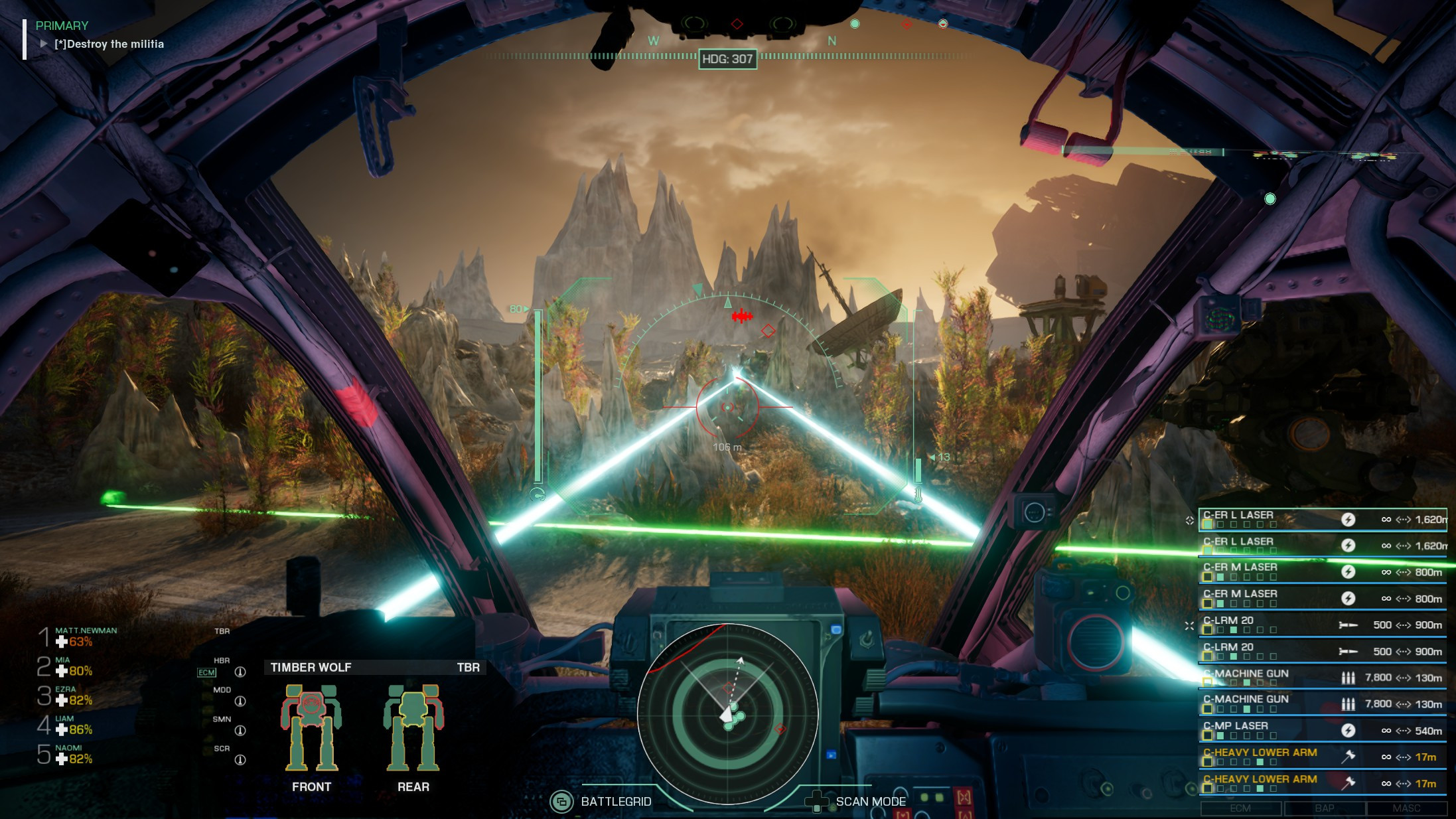Select the C-MP Laser weapon row
1456x819 pixels.
pyautogui.click(x=1322, y=730)
